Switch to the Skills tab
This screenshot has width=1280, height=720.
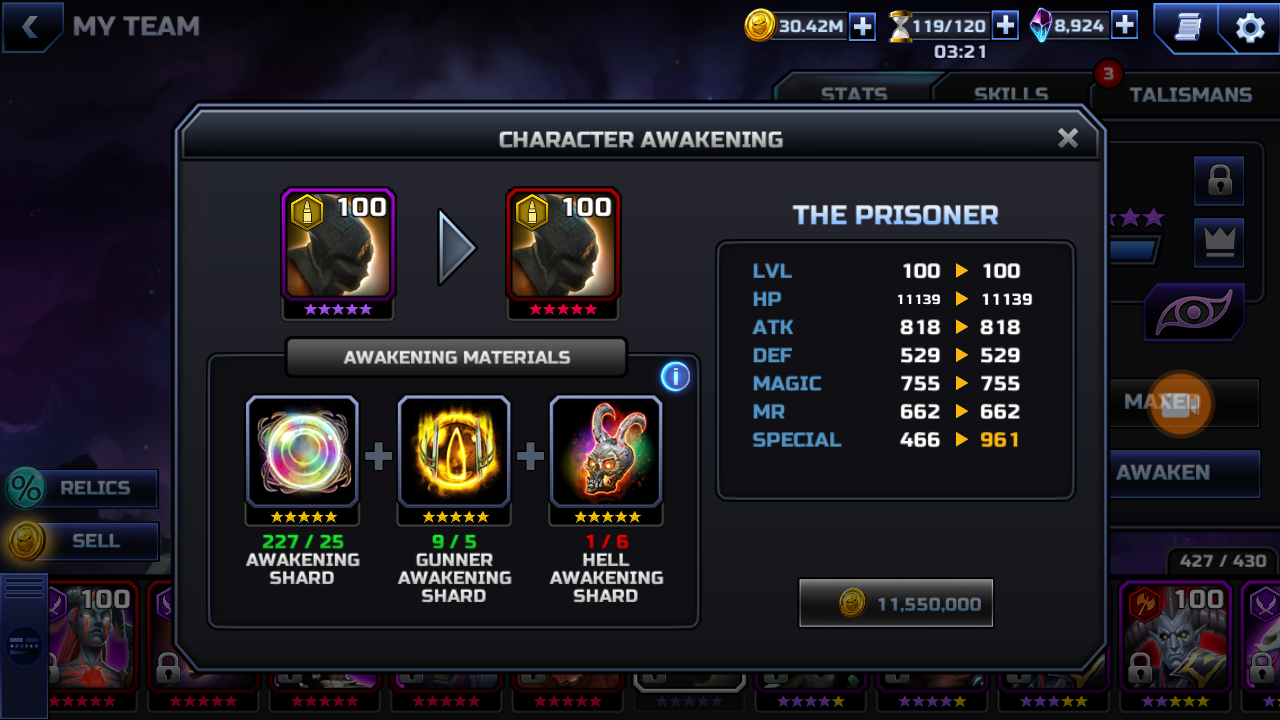point(1011,94)
